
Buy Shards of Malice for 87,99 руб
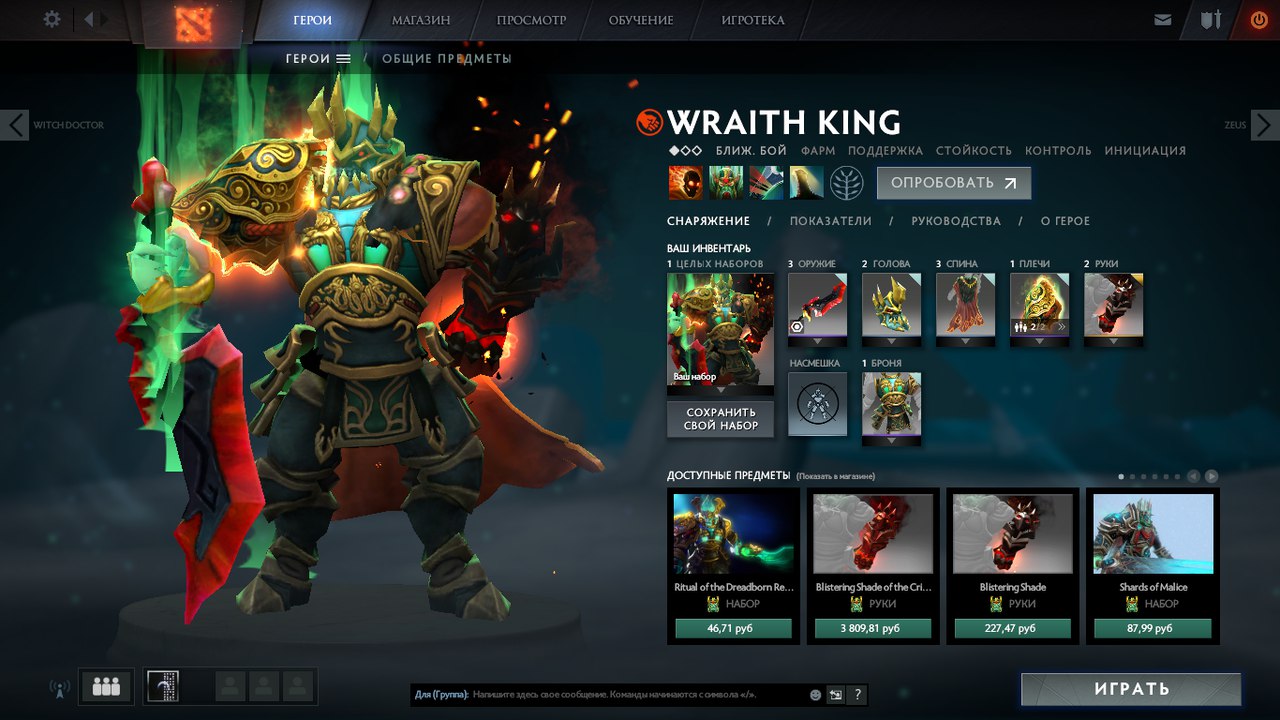(1153, 629)
